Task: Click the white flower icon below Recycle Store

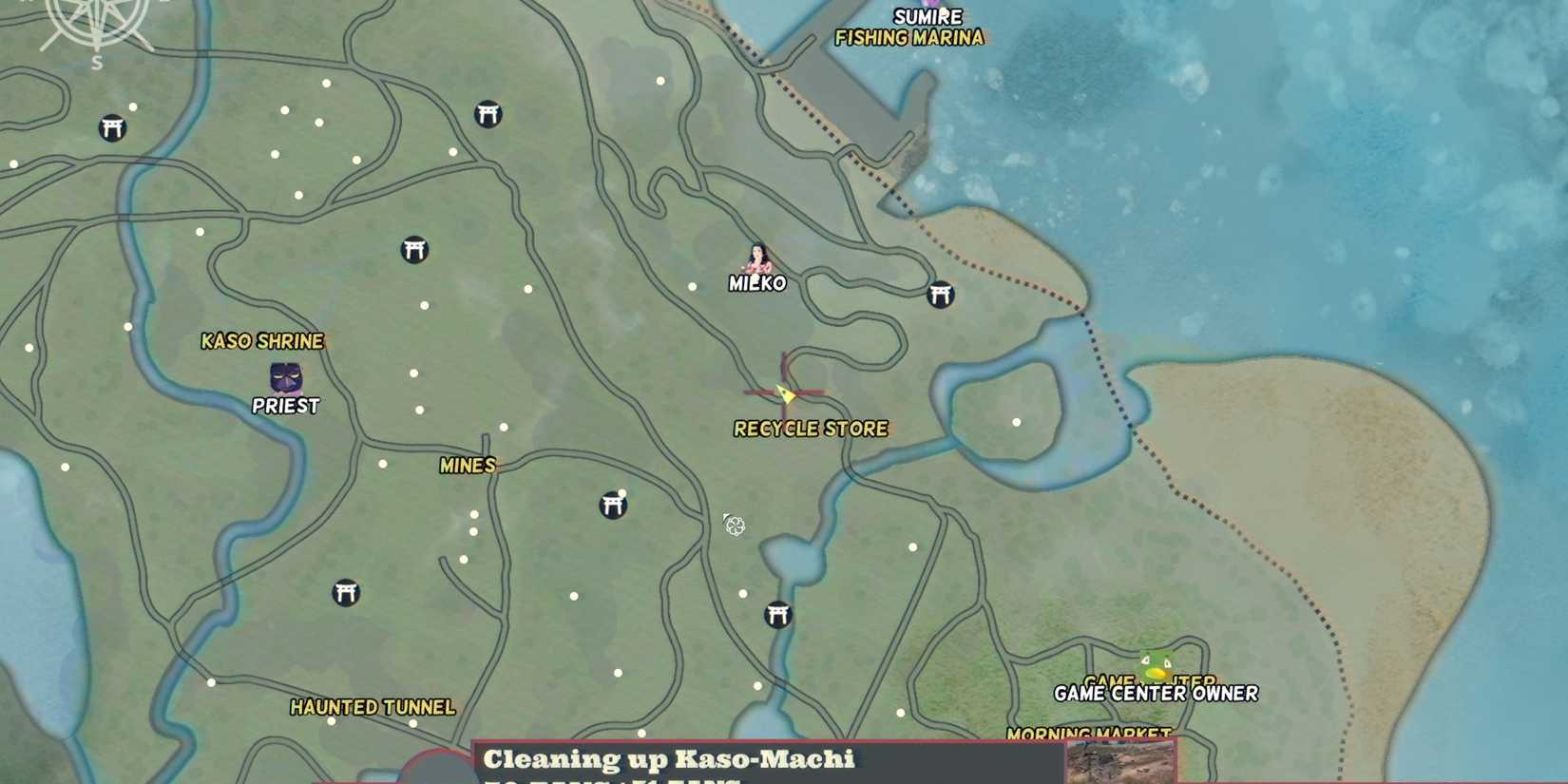Action: (736, 526)
